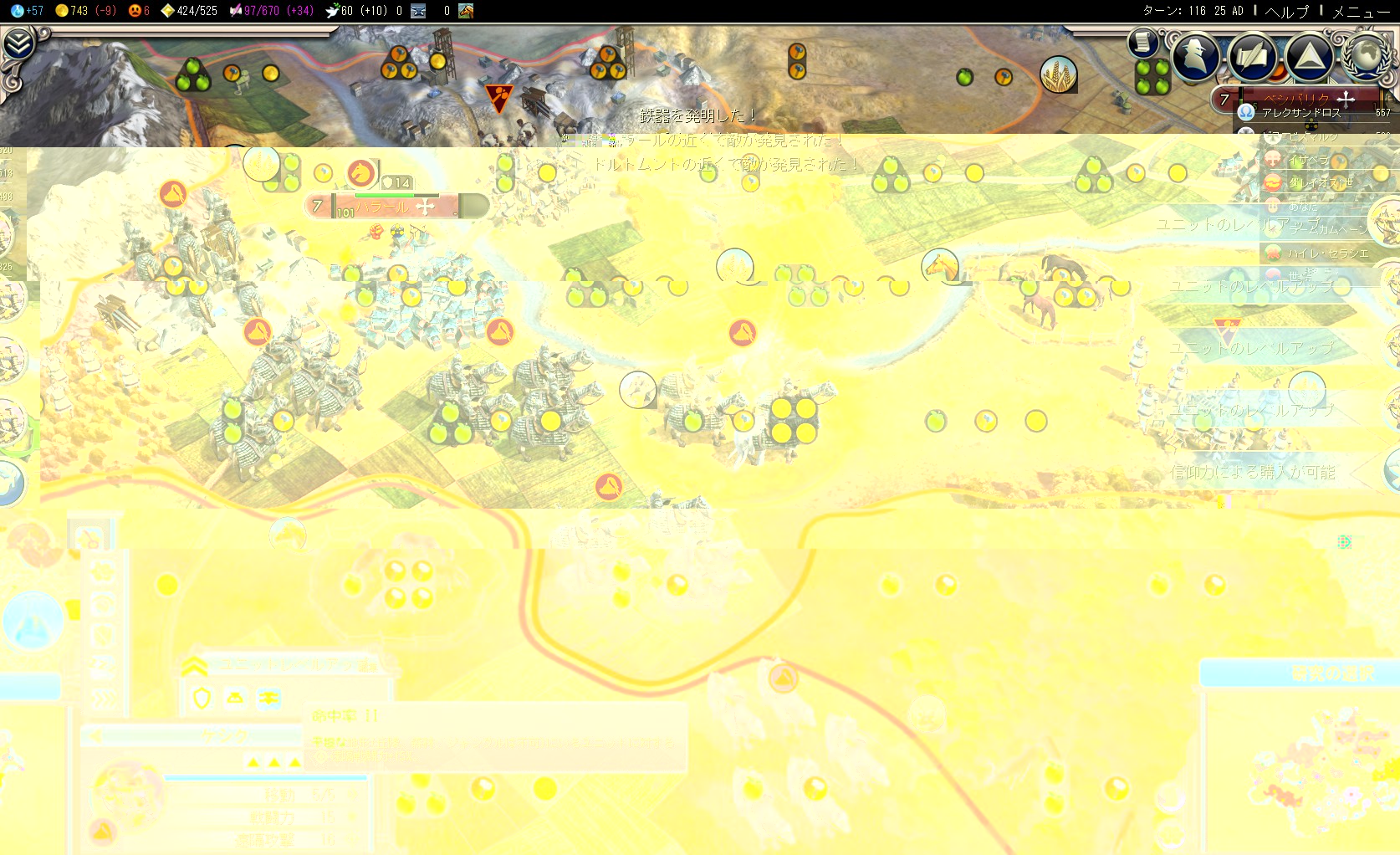Open the faith dove icon in top bar
Viewport: 1400px width, 855px height.
[332, 11]
